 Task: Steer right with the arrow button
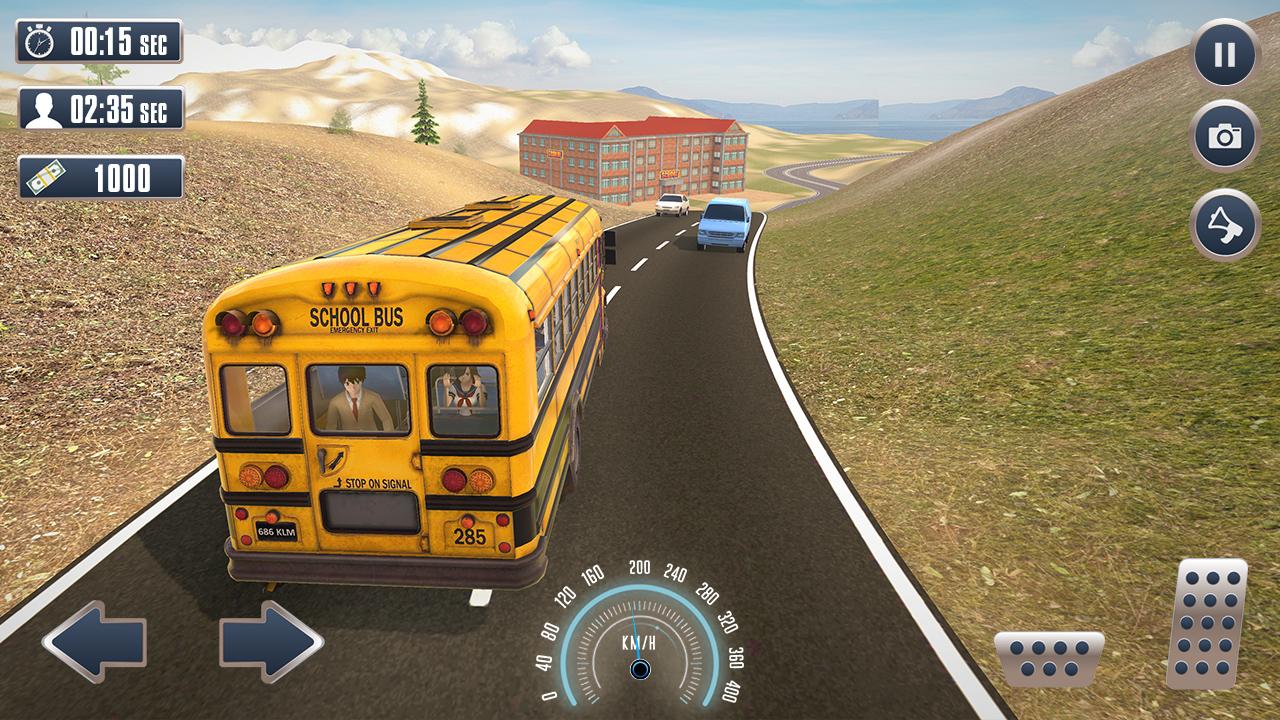[x=271, y=641]
